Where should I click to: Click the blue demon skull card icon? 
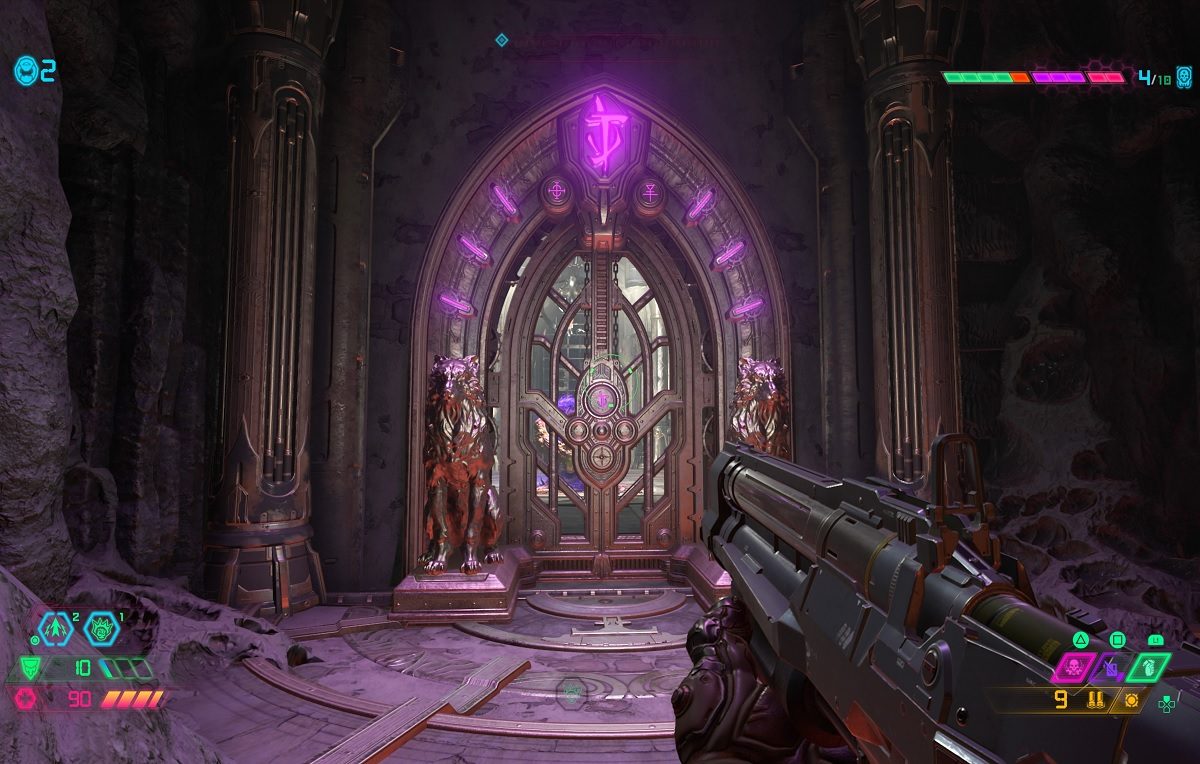coord(1184,77)
